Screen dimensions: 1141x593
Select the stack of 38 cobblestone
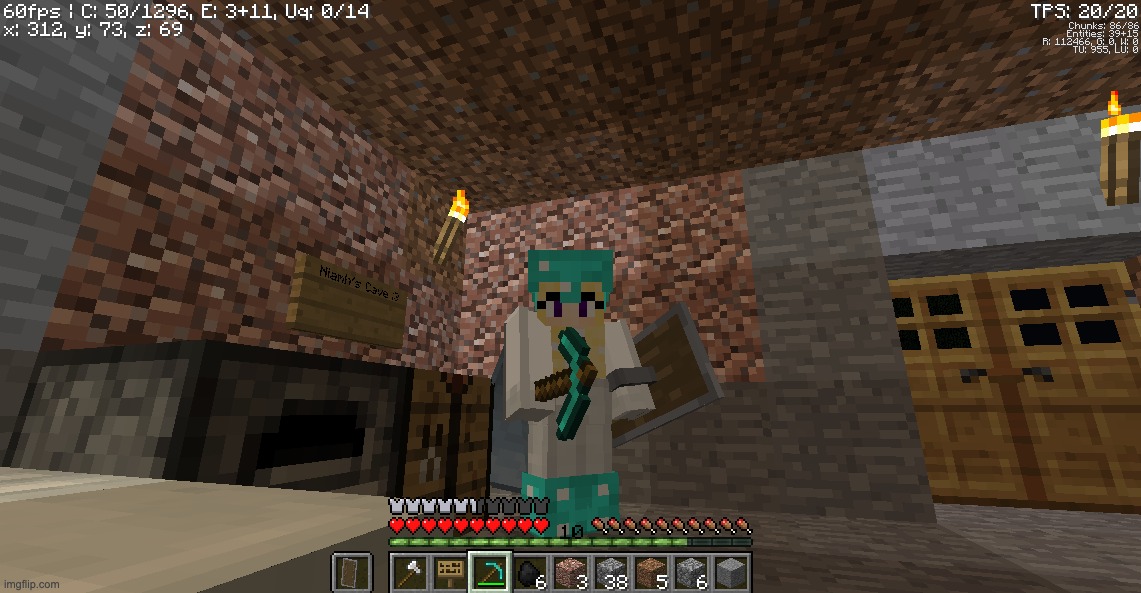pos(610,573)
